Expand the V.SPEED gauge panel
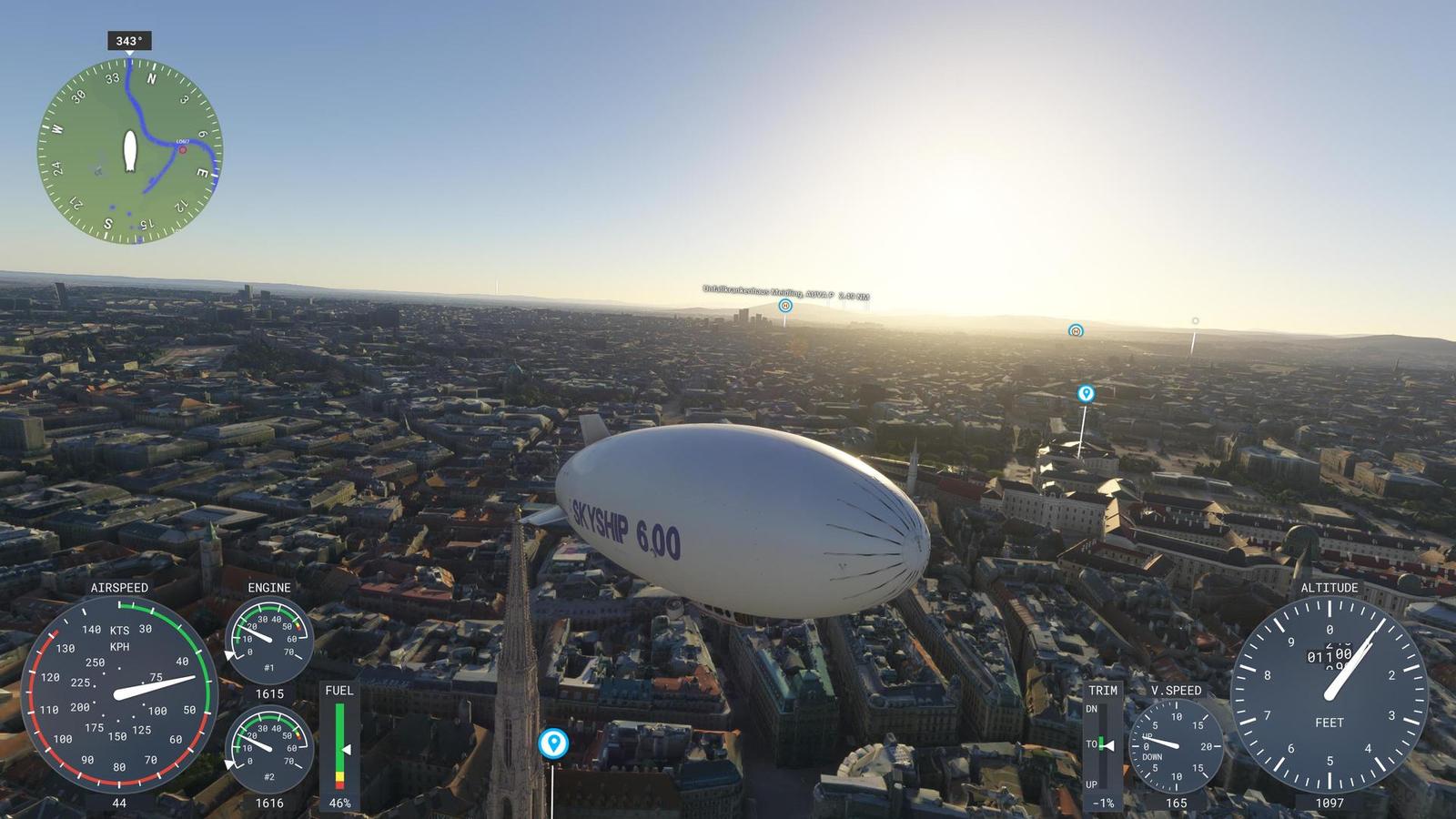 1178,748
